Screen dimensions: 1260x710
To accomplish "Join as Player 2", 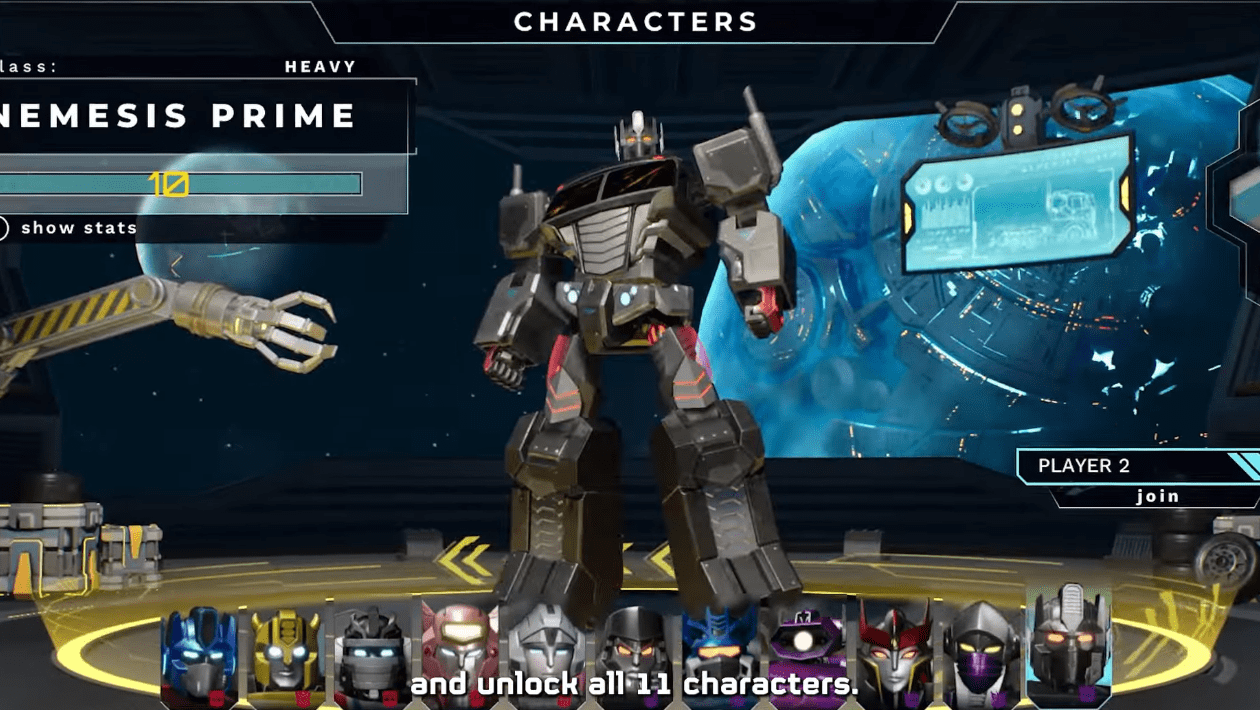I will point(1157,496).
